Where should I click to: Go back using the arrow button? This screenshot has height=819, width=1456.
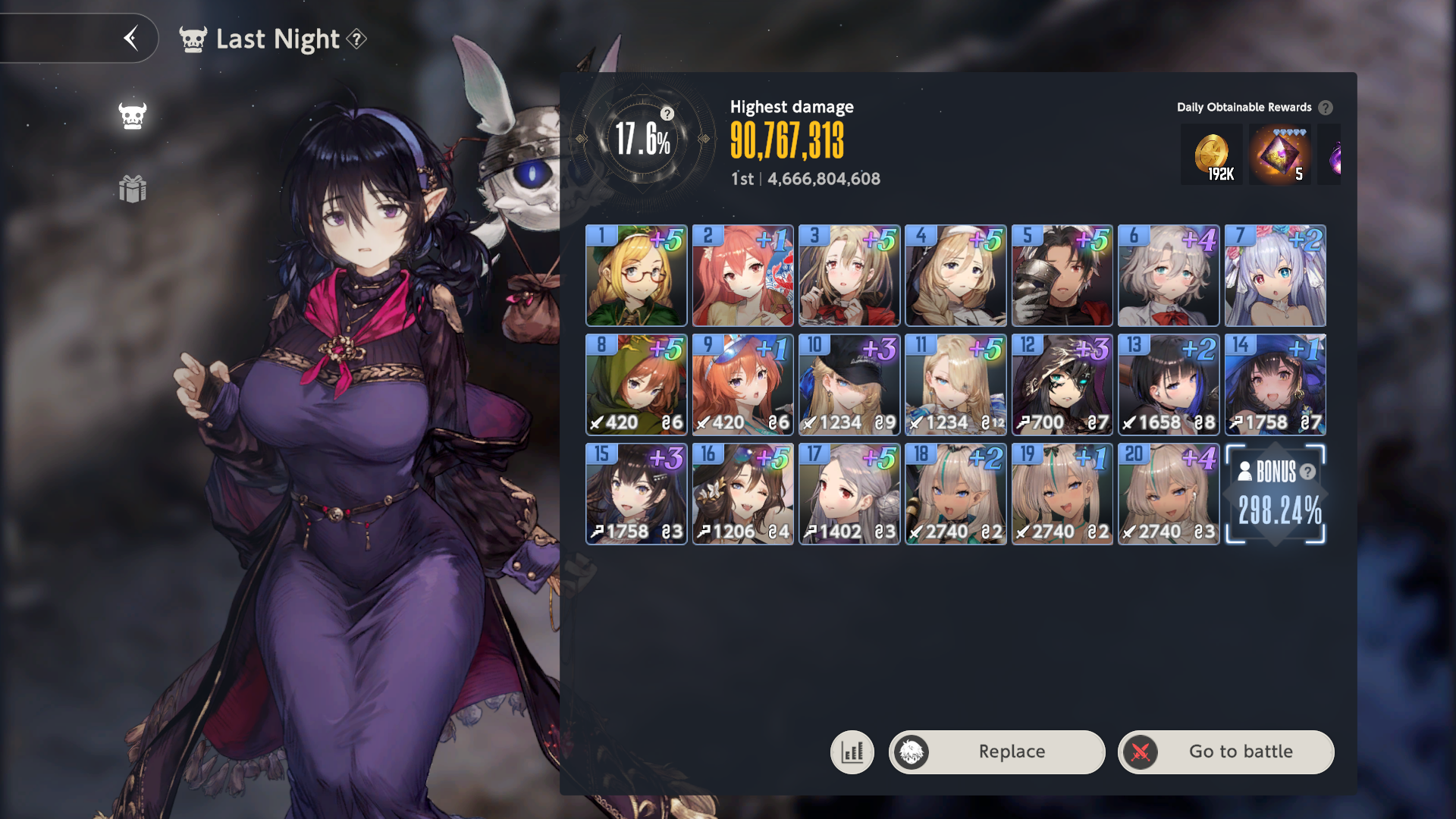(131, 38)
